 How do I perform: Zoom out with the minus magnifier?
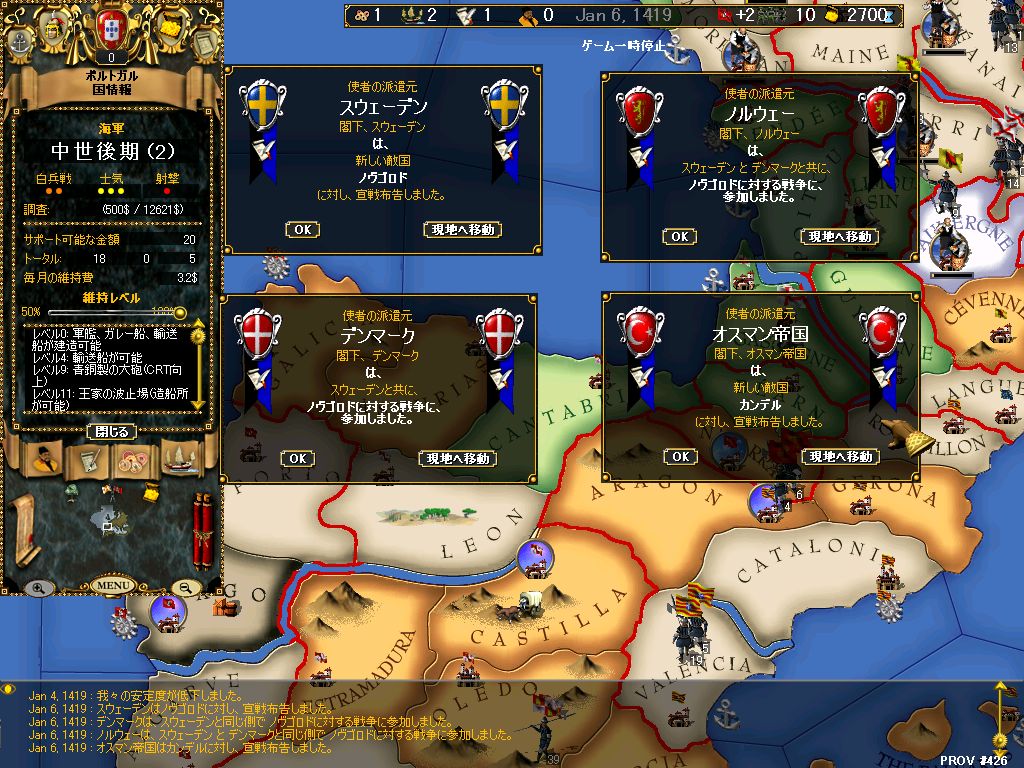(x=186, y=588)
